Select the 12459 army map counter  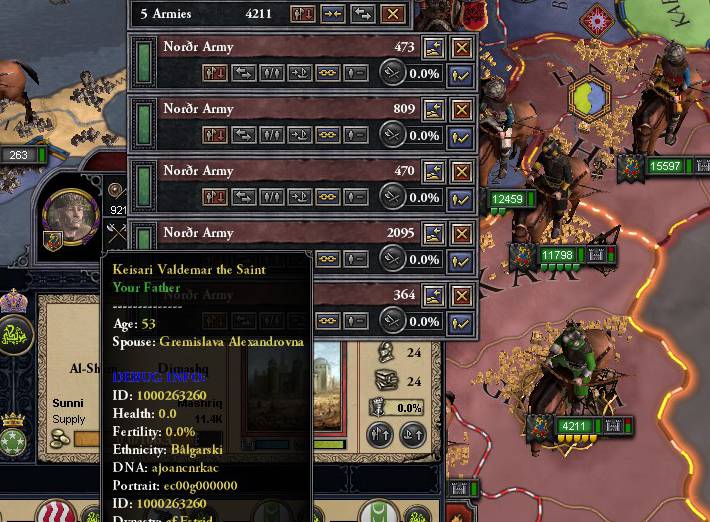pyautogui.click(x=507, y=199)
